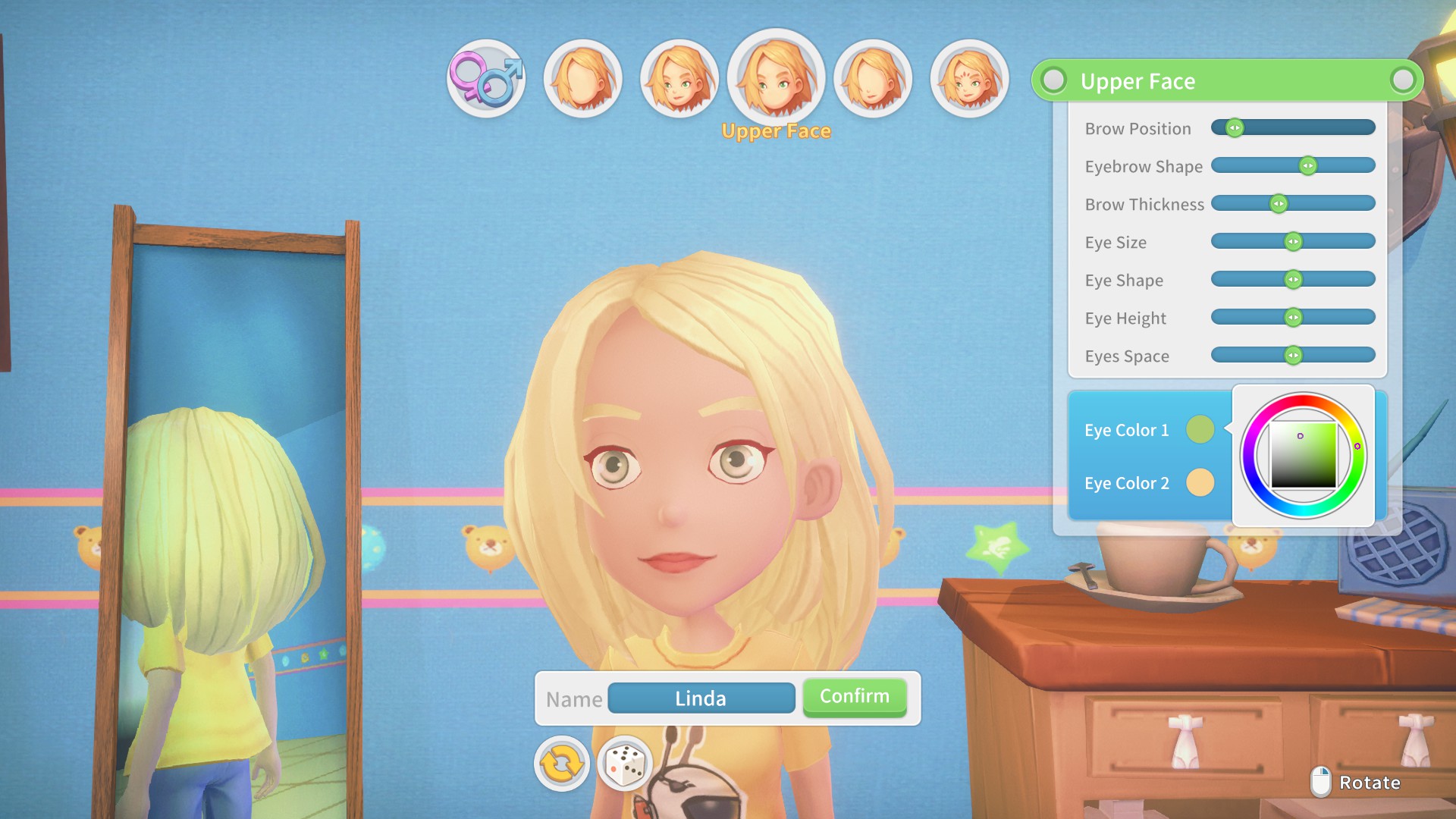
Task: Select the Upper Face tab
Action: point(776,79)
